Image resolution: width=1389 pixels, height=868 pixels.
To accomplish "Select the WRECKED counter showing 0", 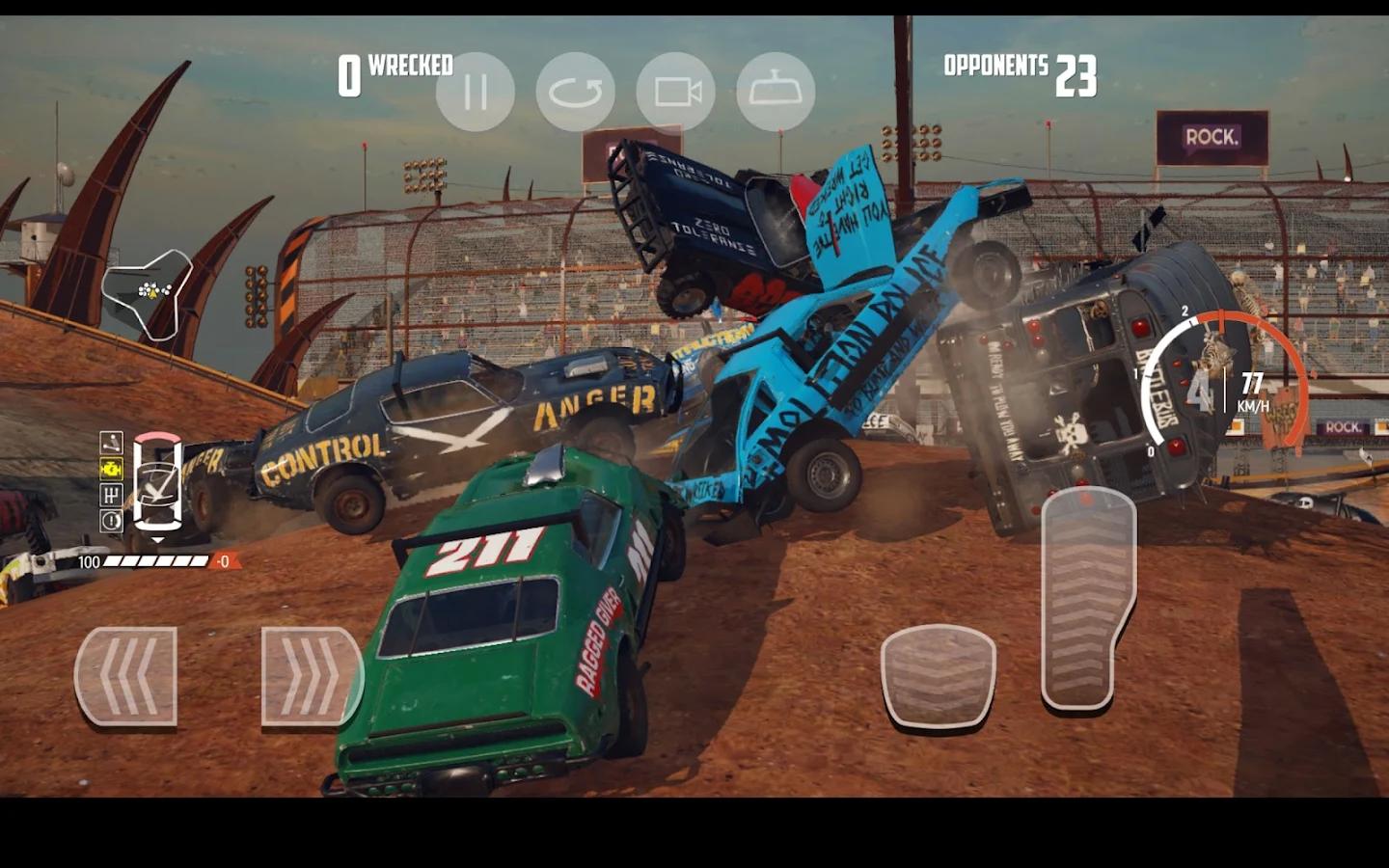I will click(395, 68).
